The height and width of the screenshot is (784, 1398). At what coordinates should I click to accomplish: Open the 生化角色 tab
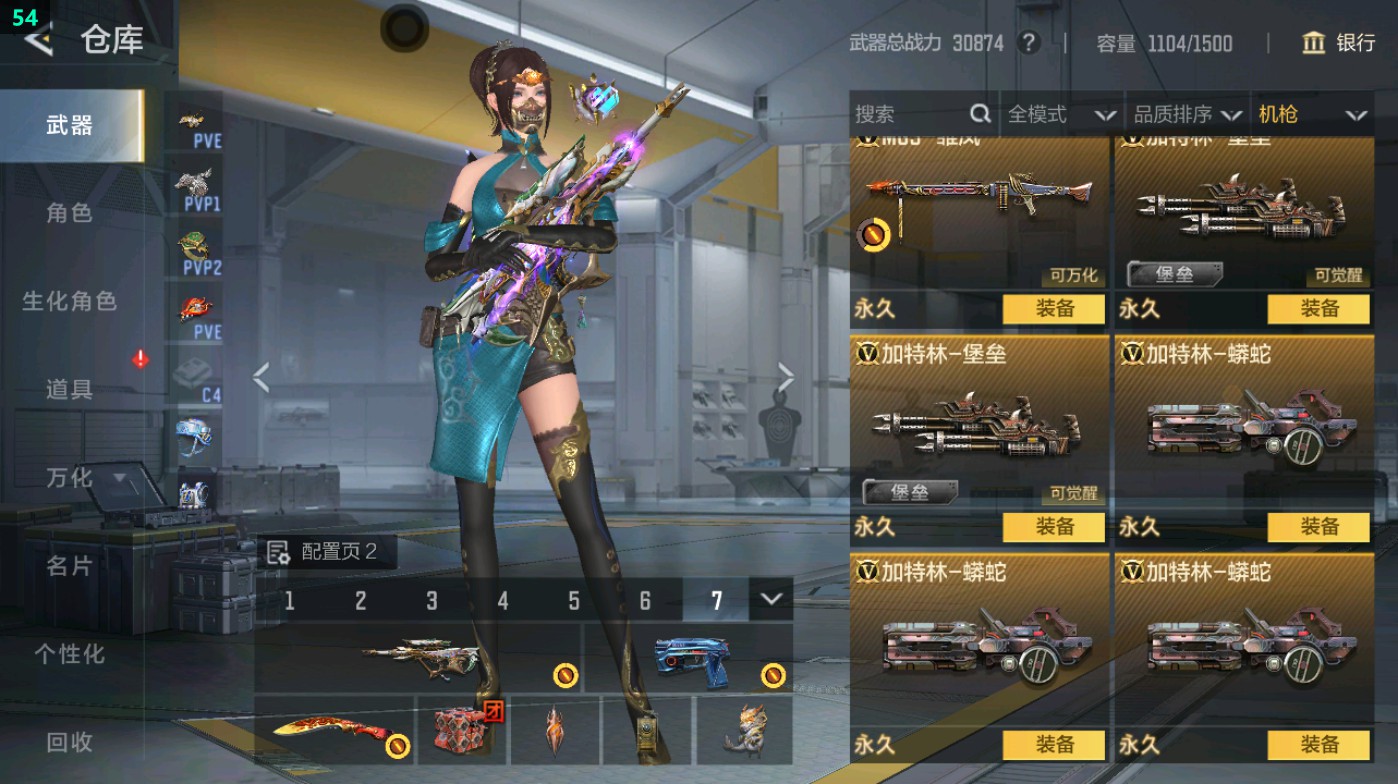pos(69,301)
